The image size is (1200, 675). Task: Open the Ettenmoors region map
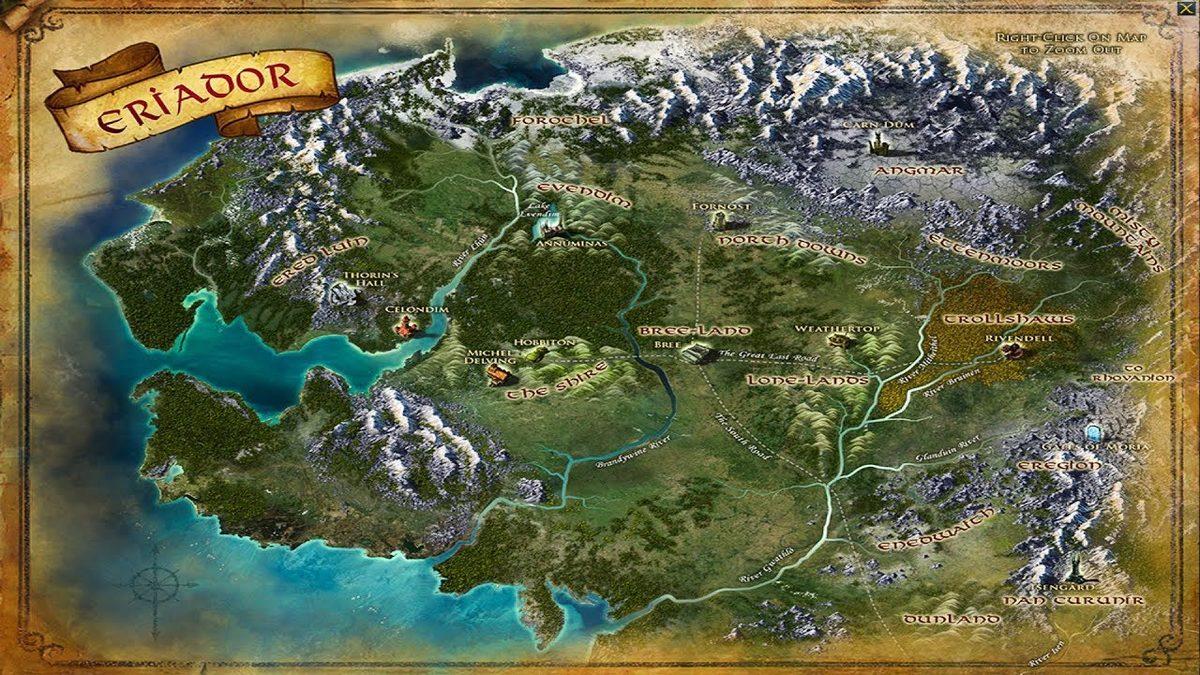(x=994, y=254)
